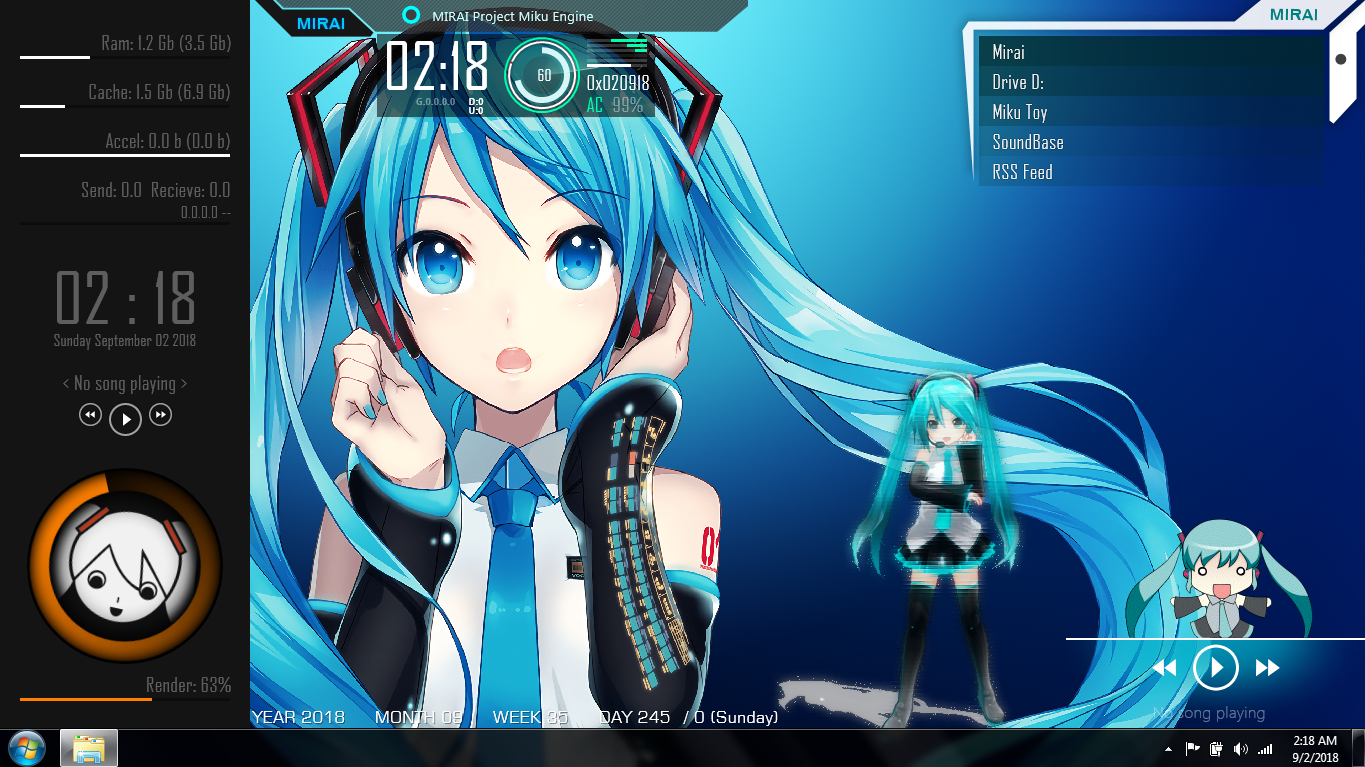Toggle play in the sidebar music player
Image resolution: width=1365 pixels, height=767 pixels.
pyautogui.click(x=125, y=418)
